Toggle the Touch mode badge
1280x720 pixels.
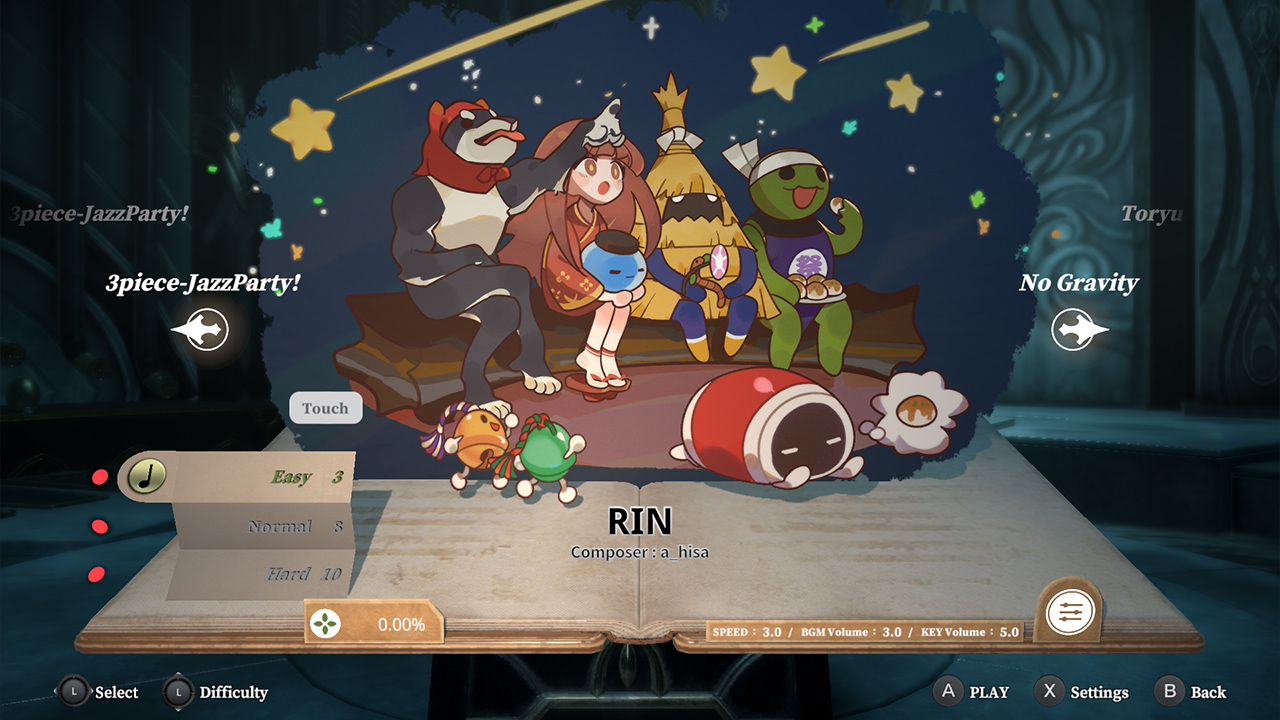click(x=324, y=408)
